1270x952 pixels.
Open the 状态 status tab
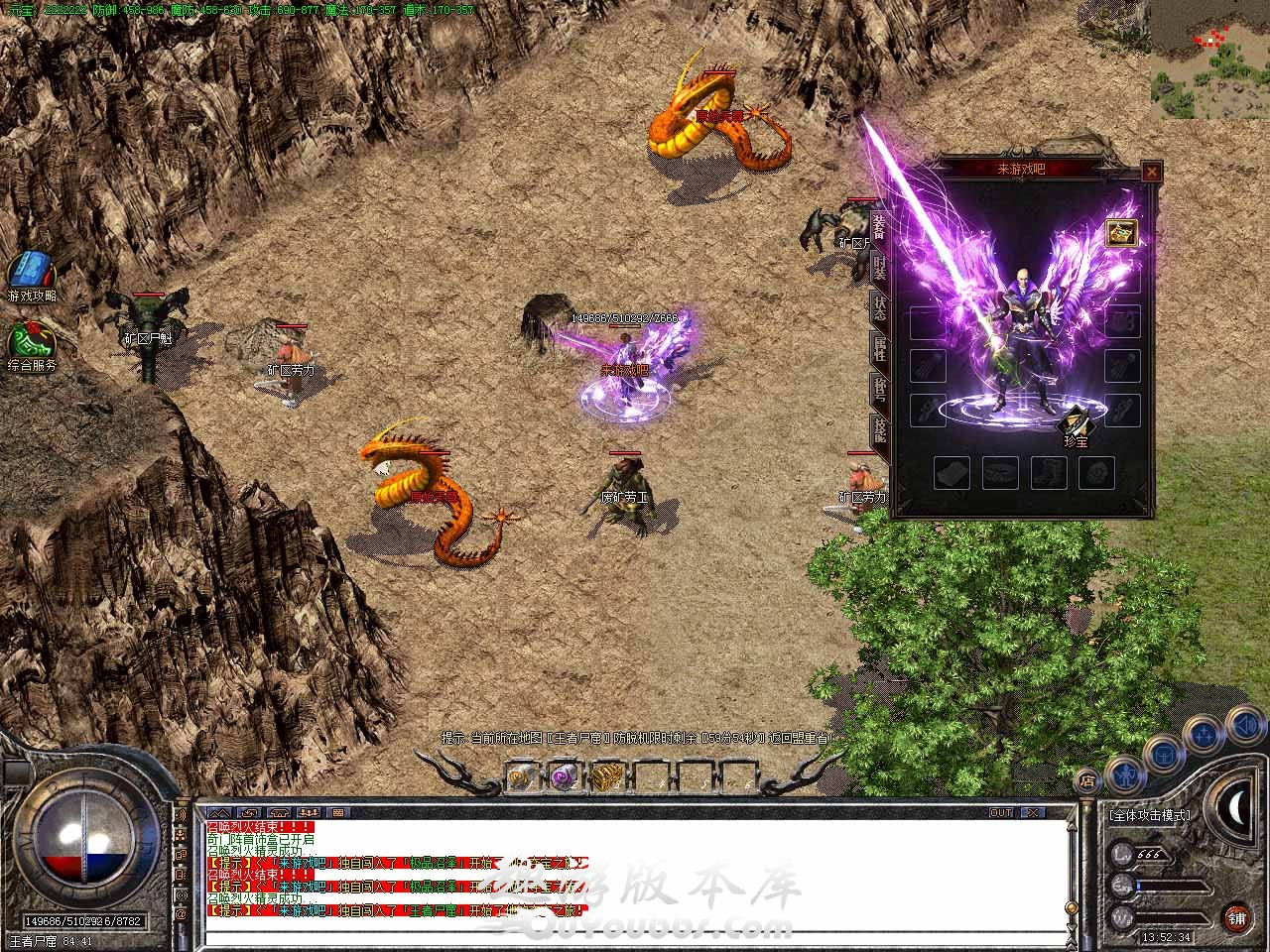point(879,305)
